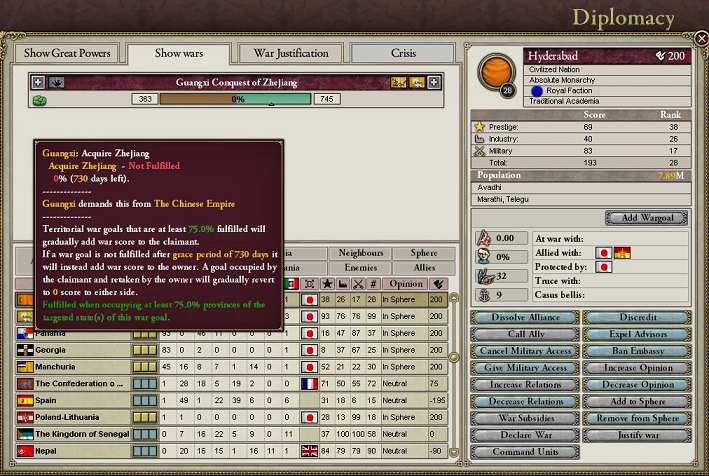Choose the Discredit action

tap(636, 318)
